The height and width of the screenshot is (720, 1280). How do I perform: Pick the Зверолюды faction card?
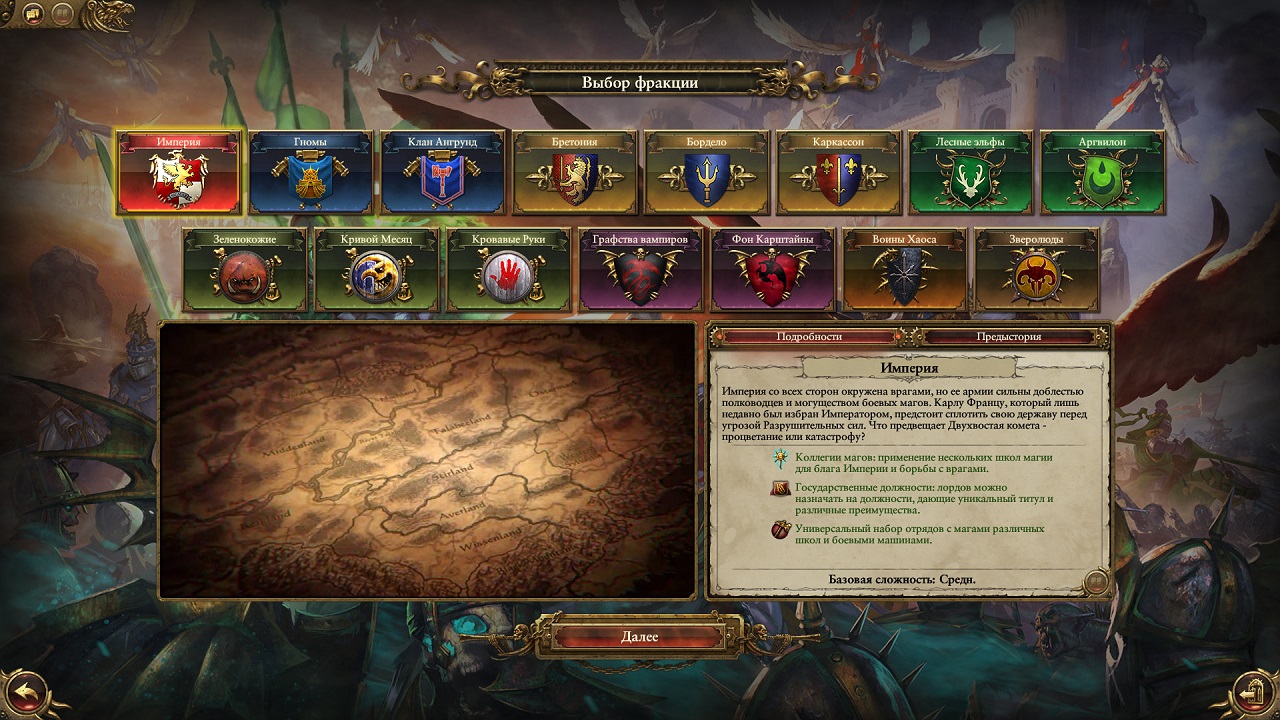(x=1037, y=269)
